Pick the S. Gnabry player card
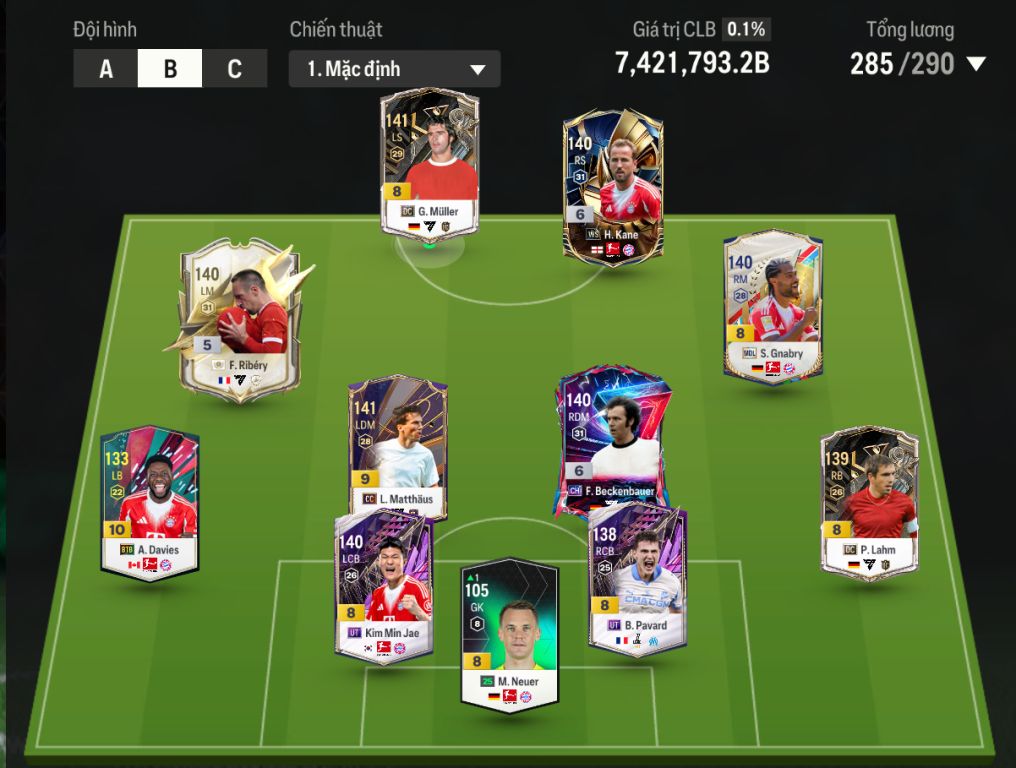1016x768 pixels. [x=773, y=307]
